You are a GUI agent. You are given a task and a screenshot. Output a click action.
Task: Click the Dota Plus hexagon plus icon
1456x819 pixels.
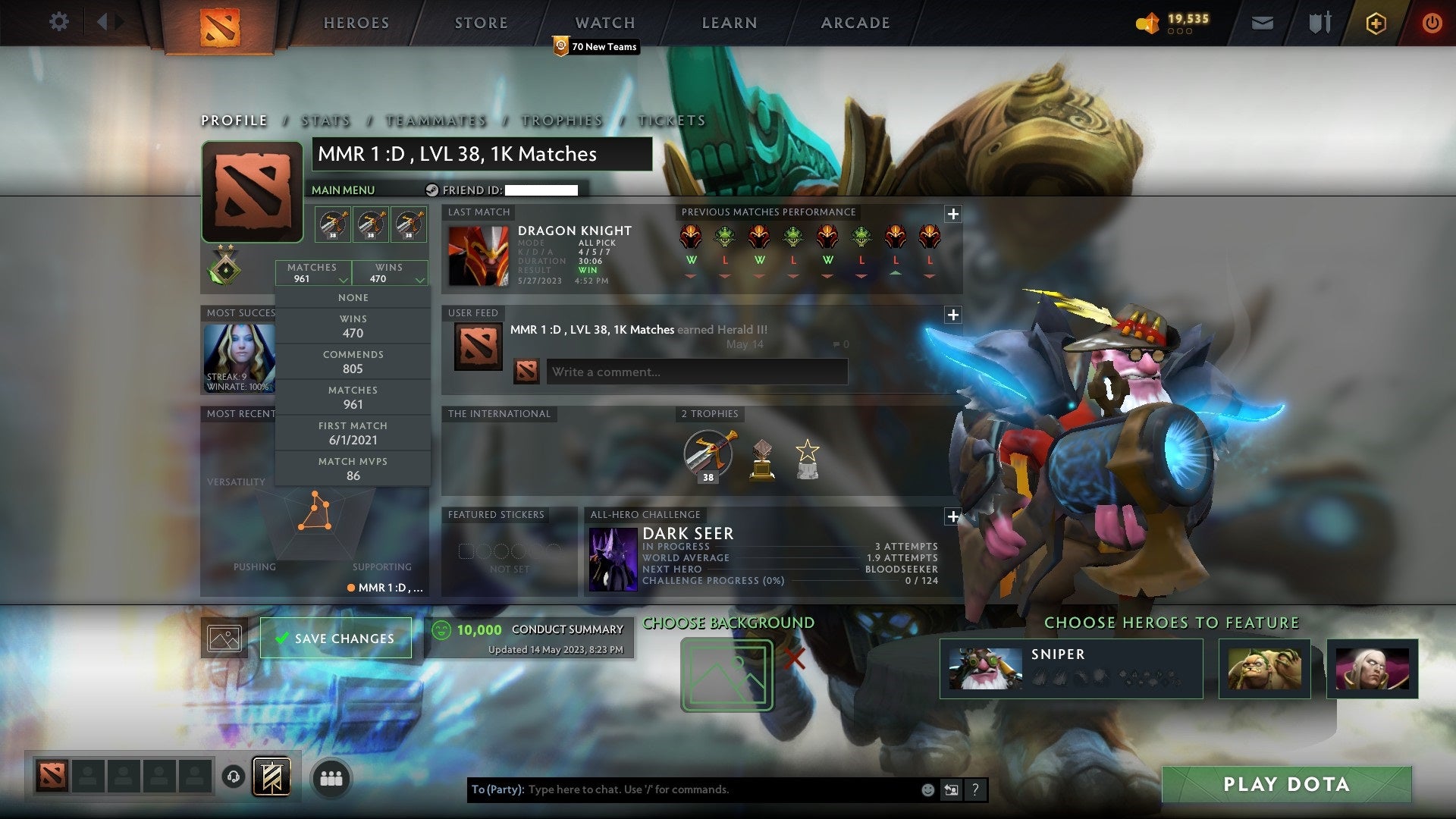pos(1375,23)
